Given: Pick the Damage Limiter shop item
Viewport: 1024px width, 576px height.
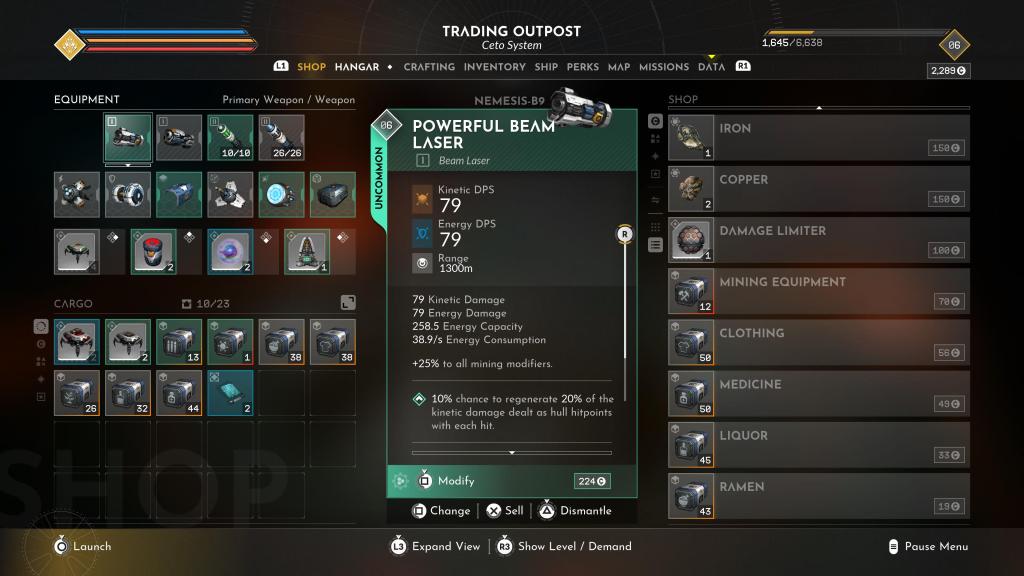Looking at the screenshot, I should (x=818, y=239).
